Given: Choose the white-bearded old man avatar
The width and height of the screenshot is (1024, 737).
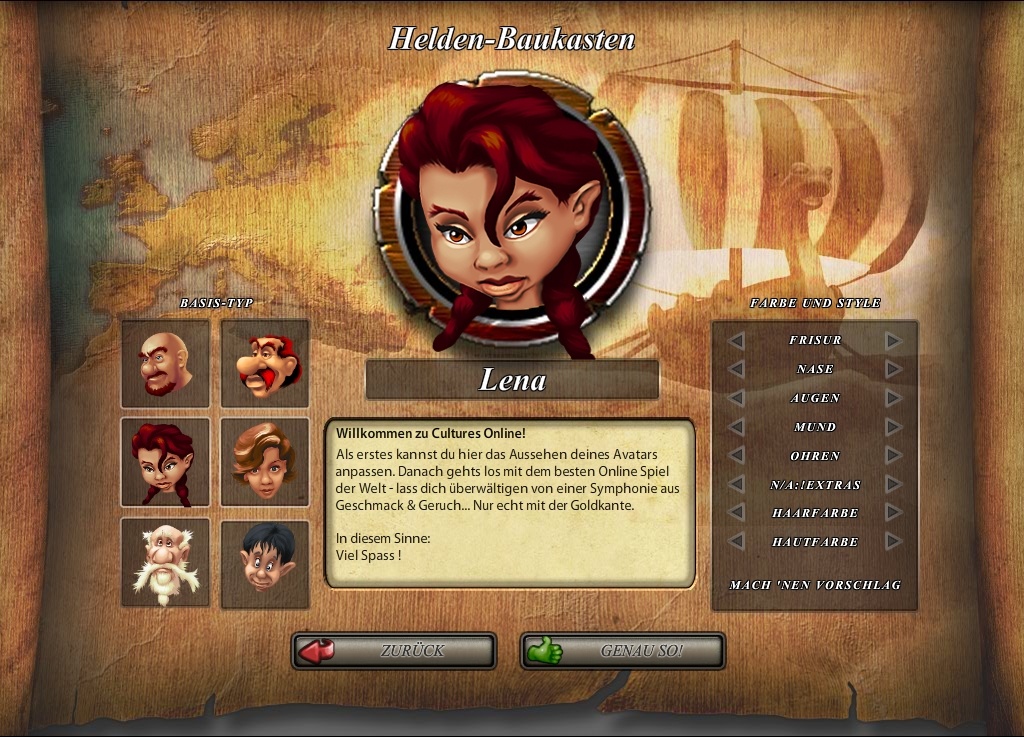Looking at the screenshot, I should click(165, 562).
